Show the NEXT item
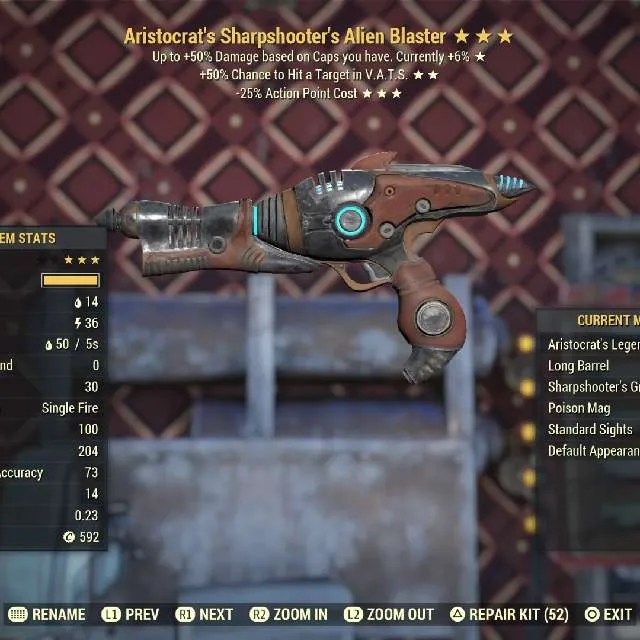Image resolution: width=640 pixels, height=640 pixels. [204, 614]
